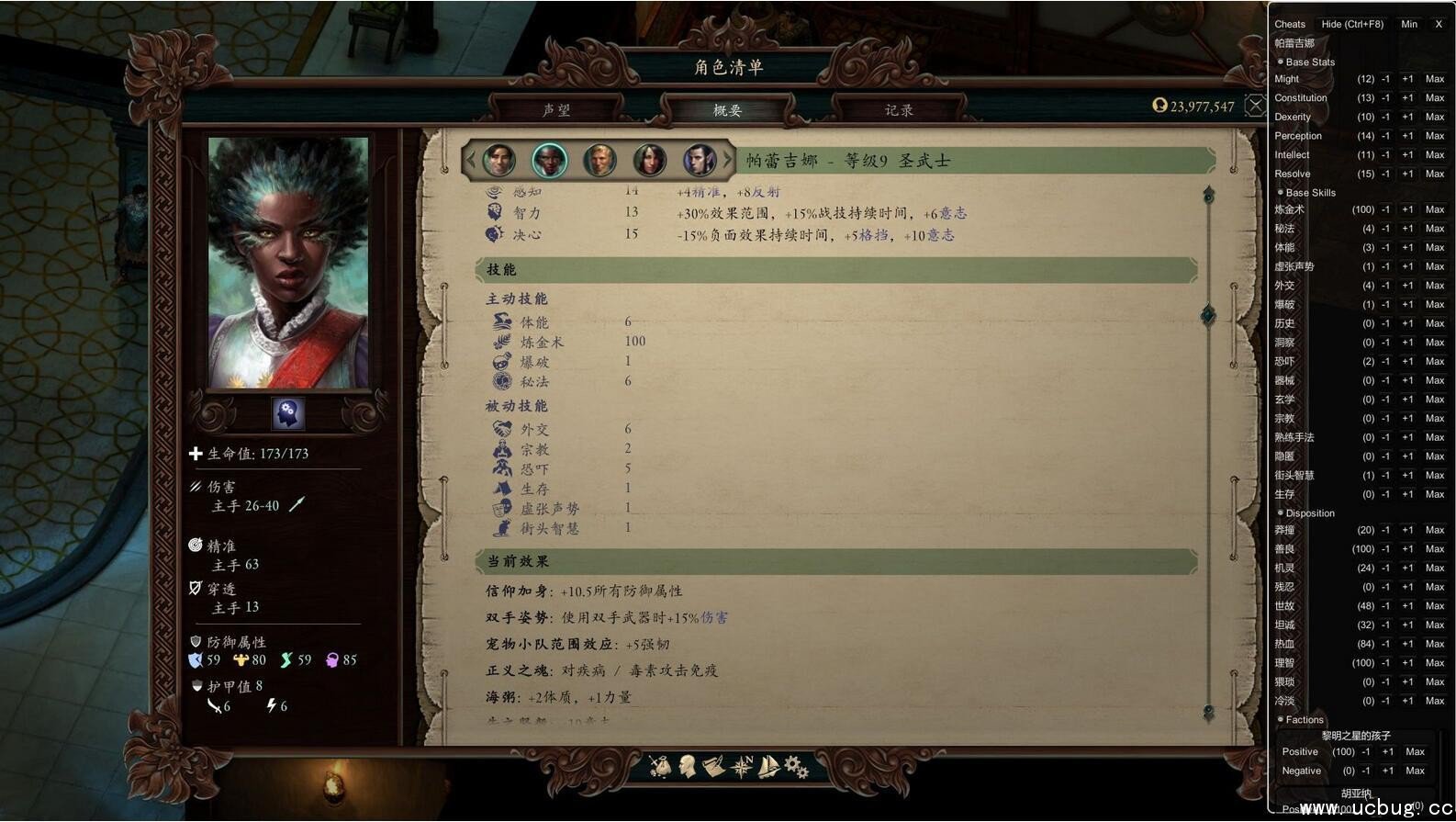Screen dimensions: 1456x822
Task: Select the Base Stats radio button
Action: [1280, 62]
